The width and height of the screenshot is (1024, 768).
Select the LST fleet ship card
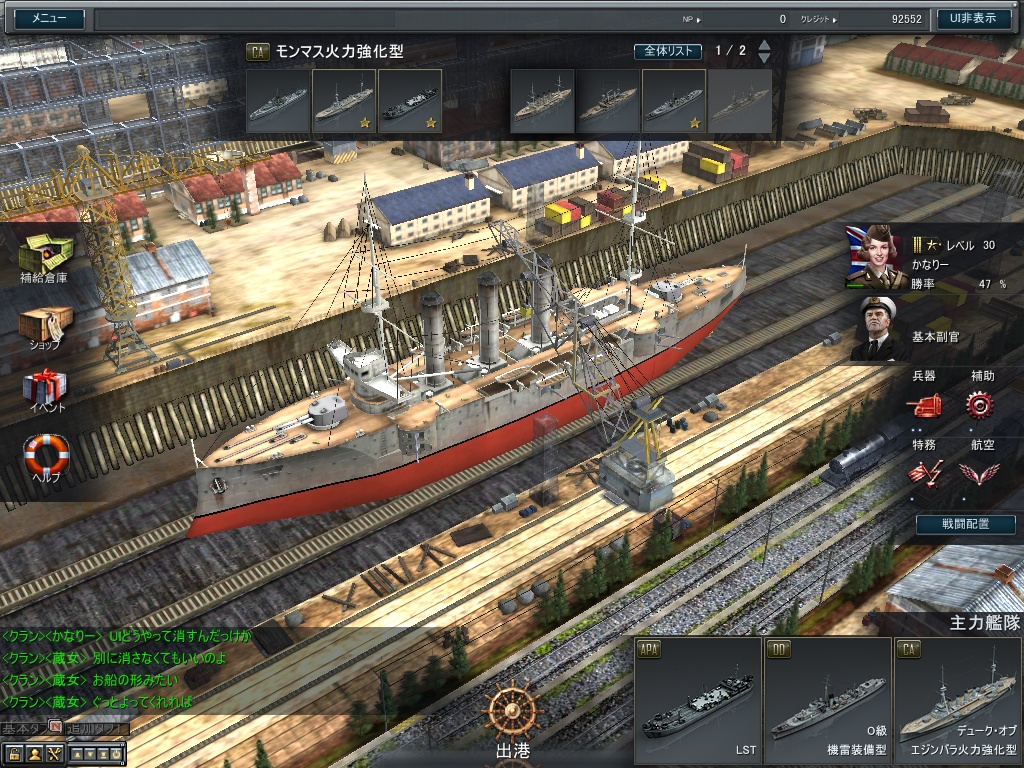[697, 701]
